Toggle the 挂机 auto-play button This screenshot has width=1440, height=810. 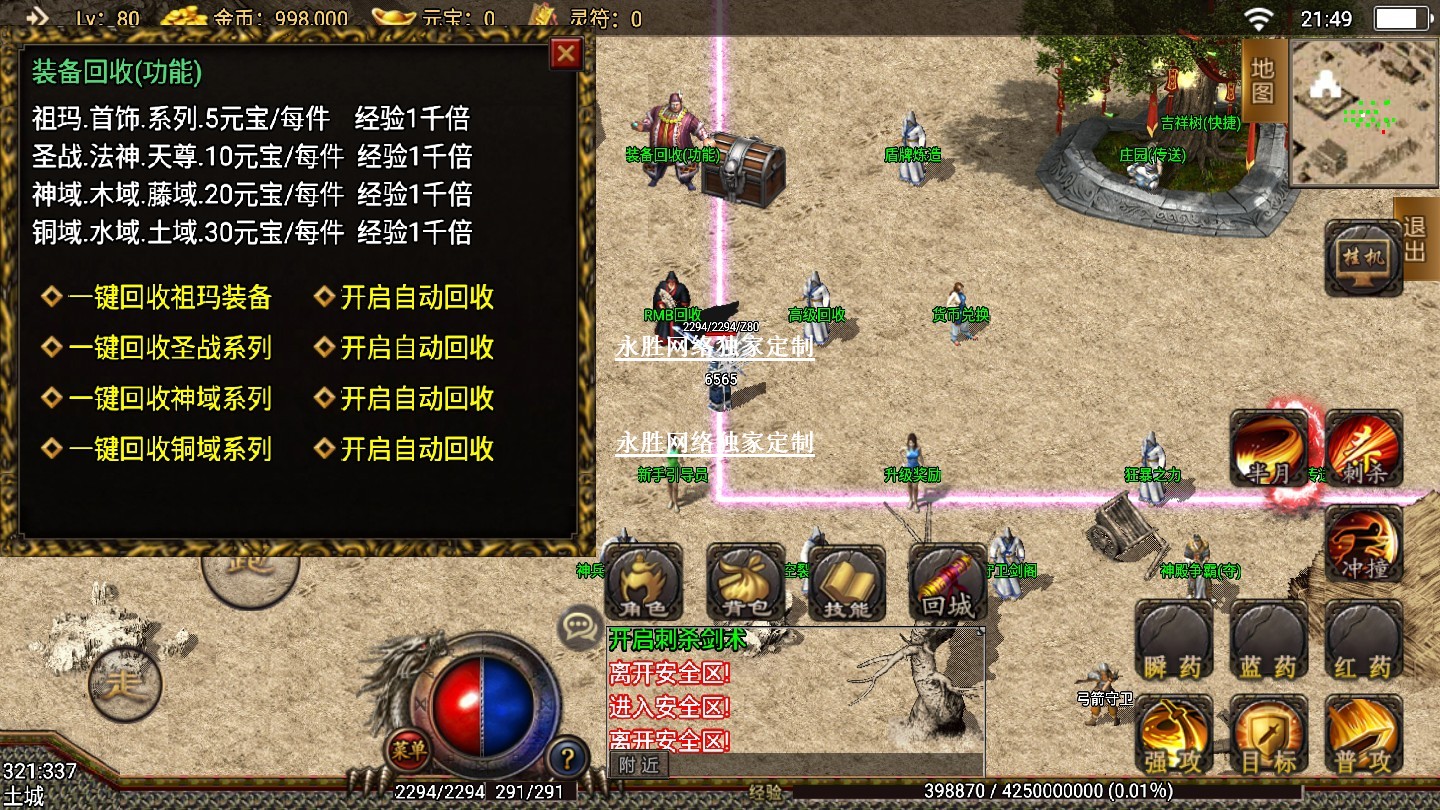(1363, 259)
